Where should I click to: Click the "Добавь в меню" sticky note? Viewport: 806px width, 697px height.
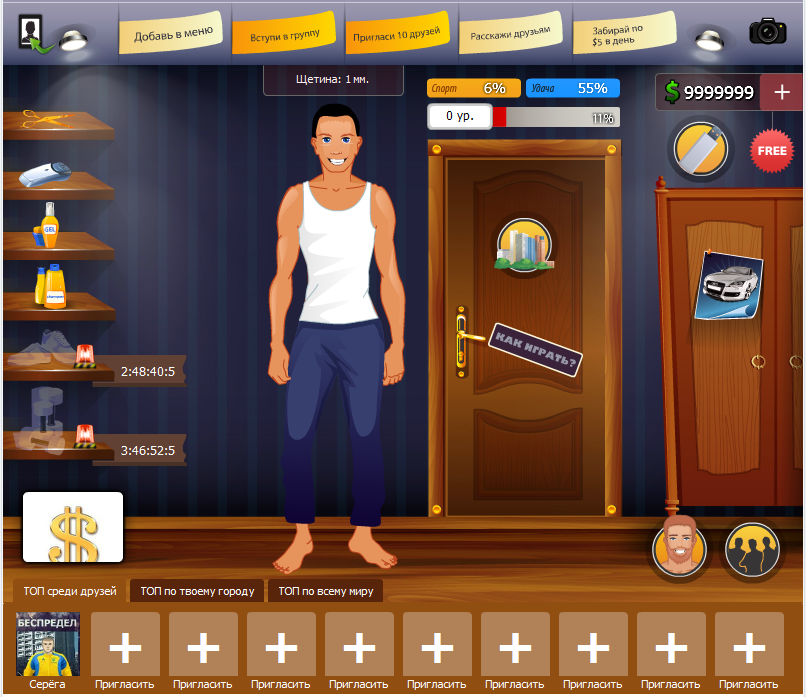click(x=173, y=34)
